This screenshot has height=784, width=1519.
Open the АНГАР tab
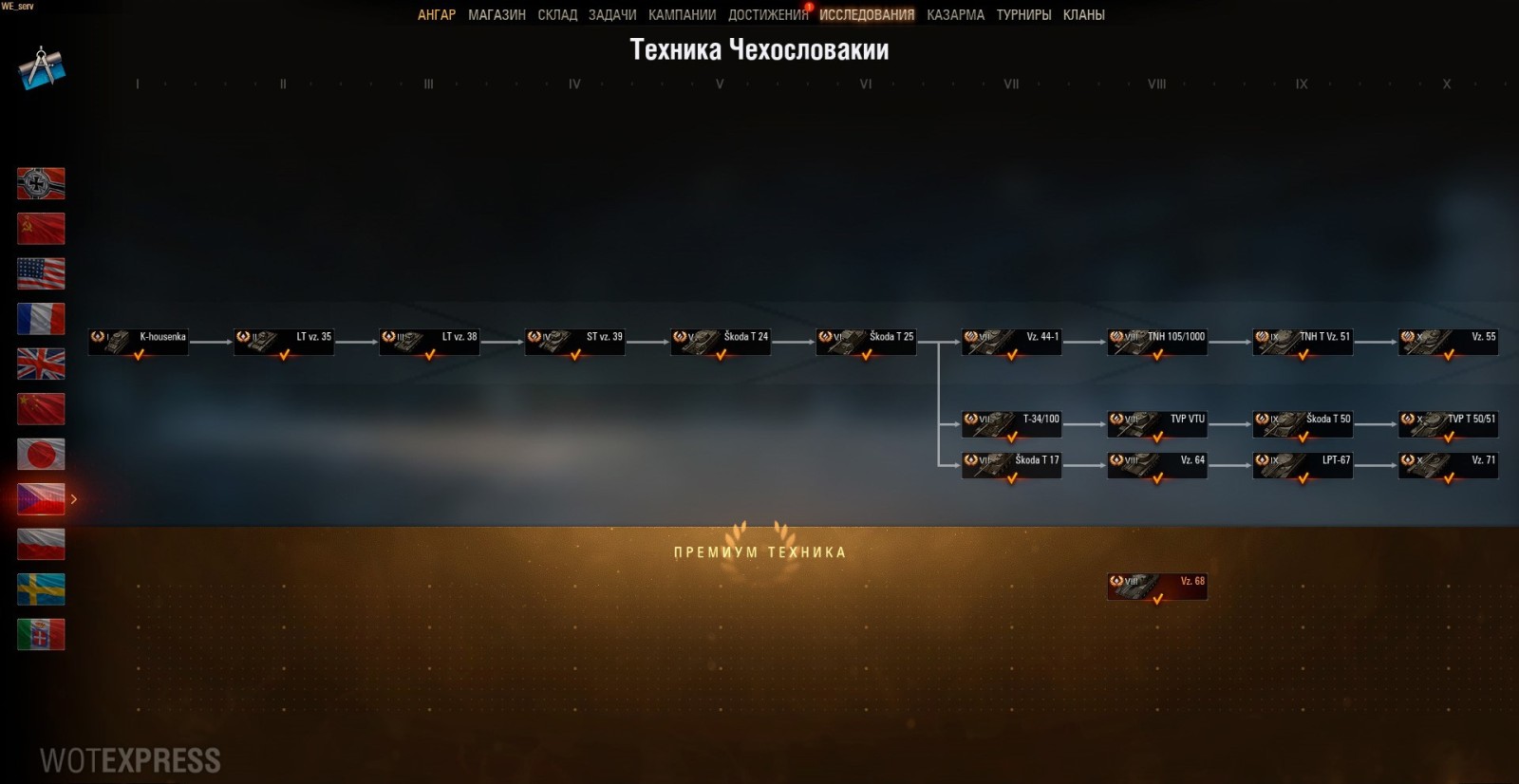[x=438, y=14]
